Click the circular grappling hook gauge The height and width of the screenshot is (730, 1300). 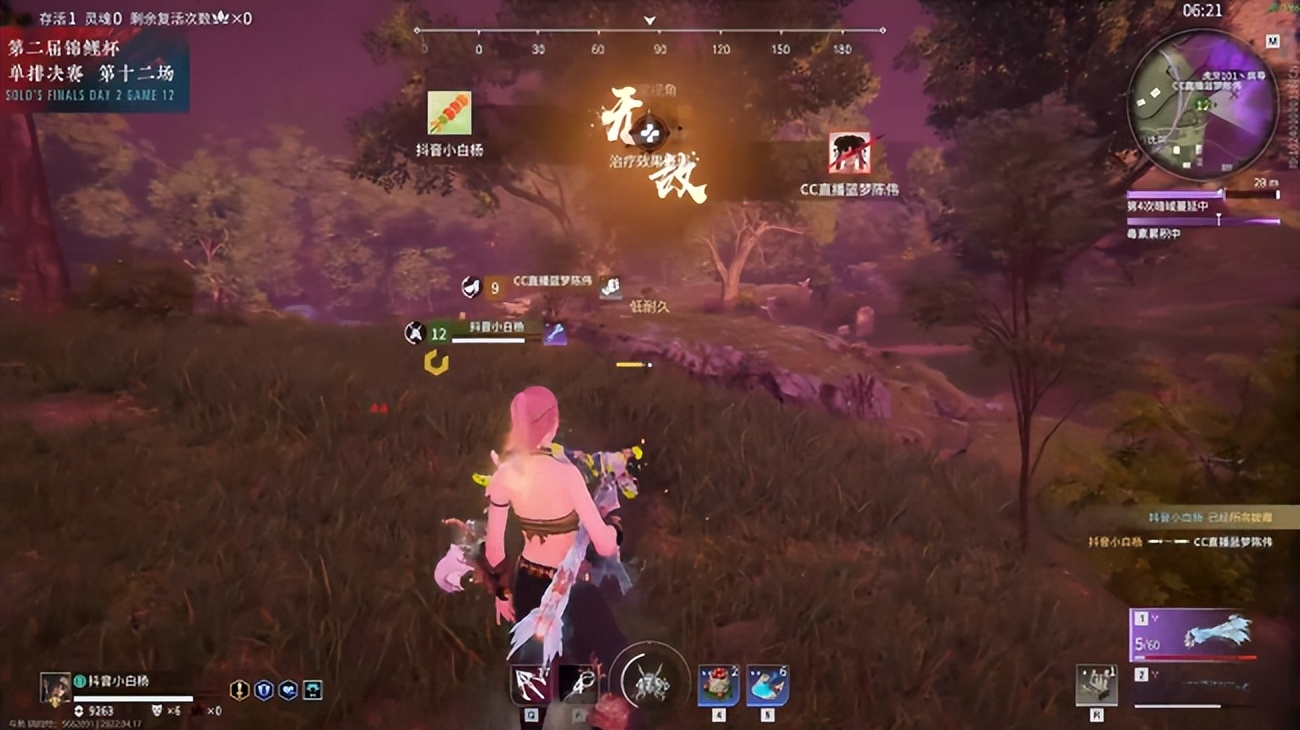pyautogui.click(x=649, y=682)
